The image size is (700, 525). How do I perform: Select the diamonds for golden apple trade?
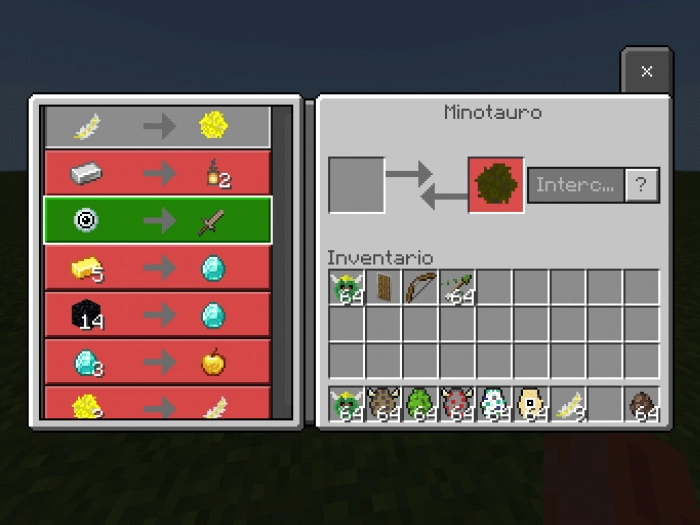[157, 362]
